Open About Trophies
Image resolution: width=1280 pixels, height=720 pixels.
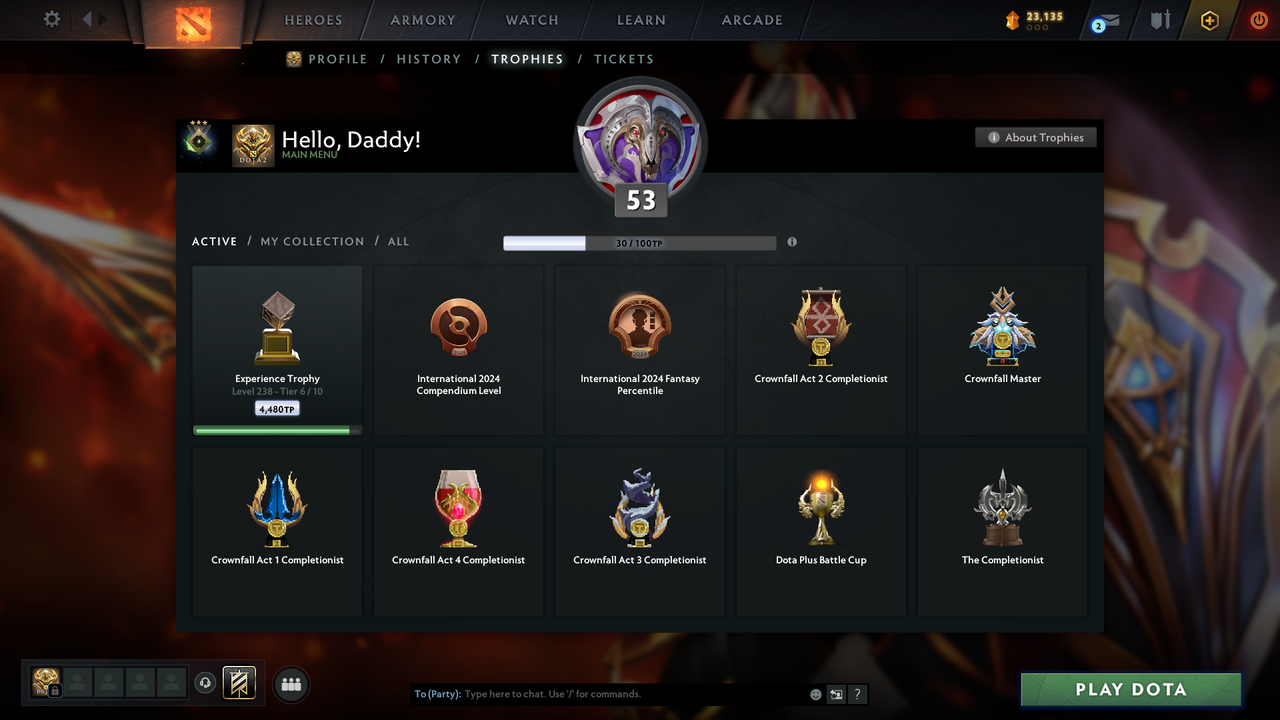coord(1036,137)
